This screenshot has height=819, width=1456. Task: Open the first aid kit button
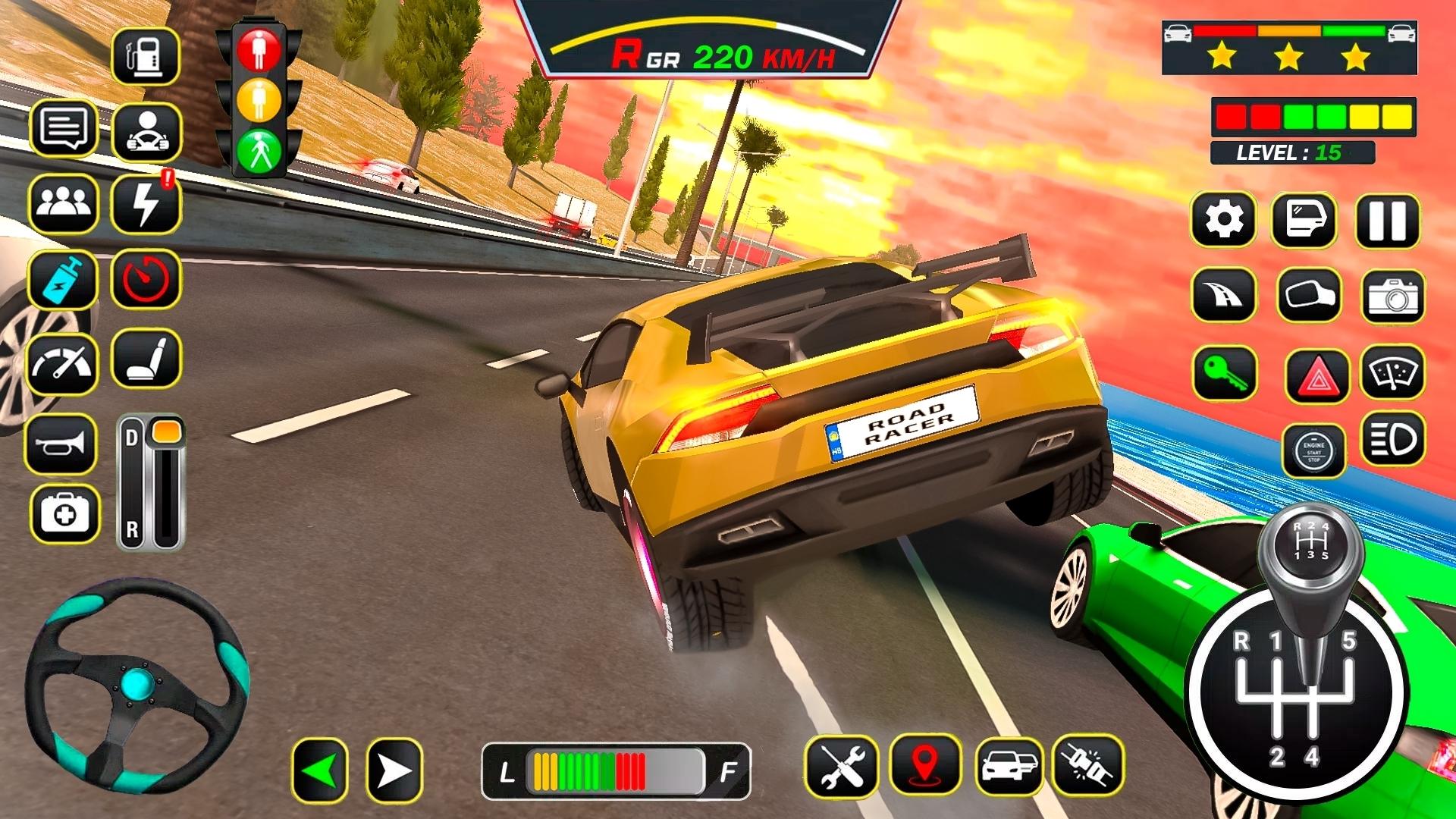pos(65,515)
